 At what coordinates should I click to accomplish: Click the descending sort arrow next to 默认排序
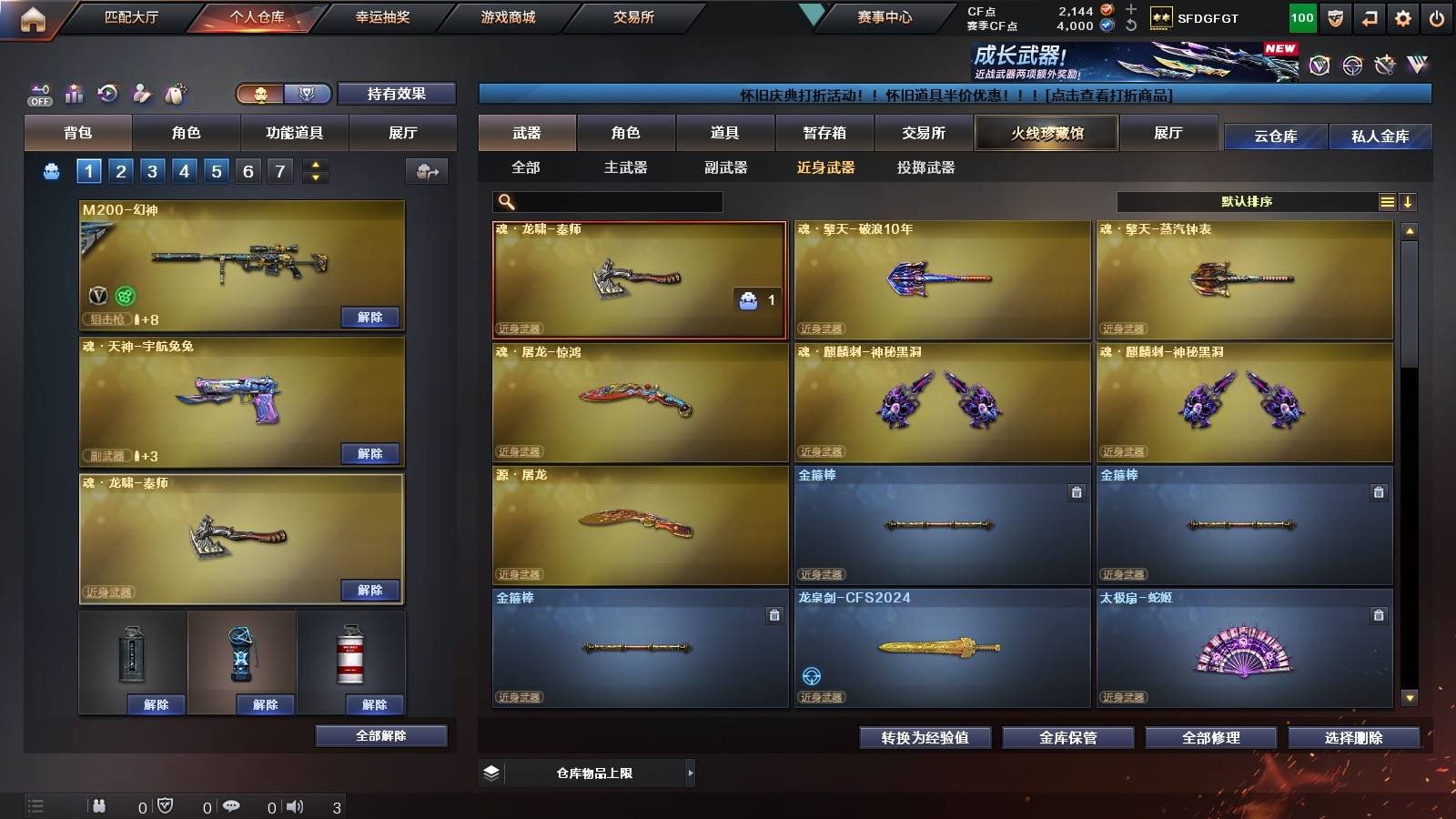tap(1410, 201)
